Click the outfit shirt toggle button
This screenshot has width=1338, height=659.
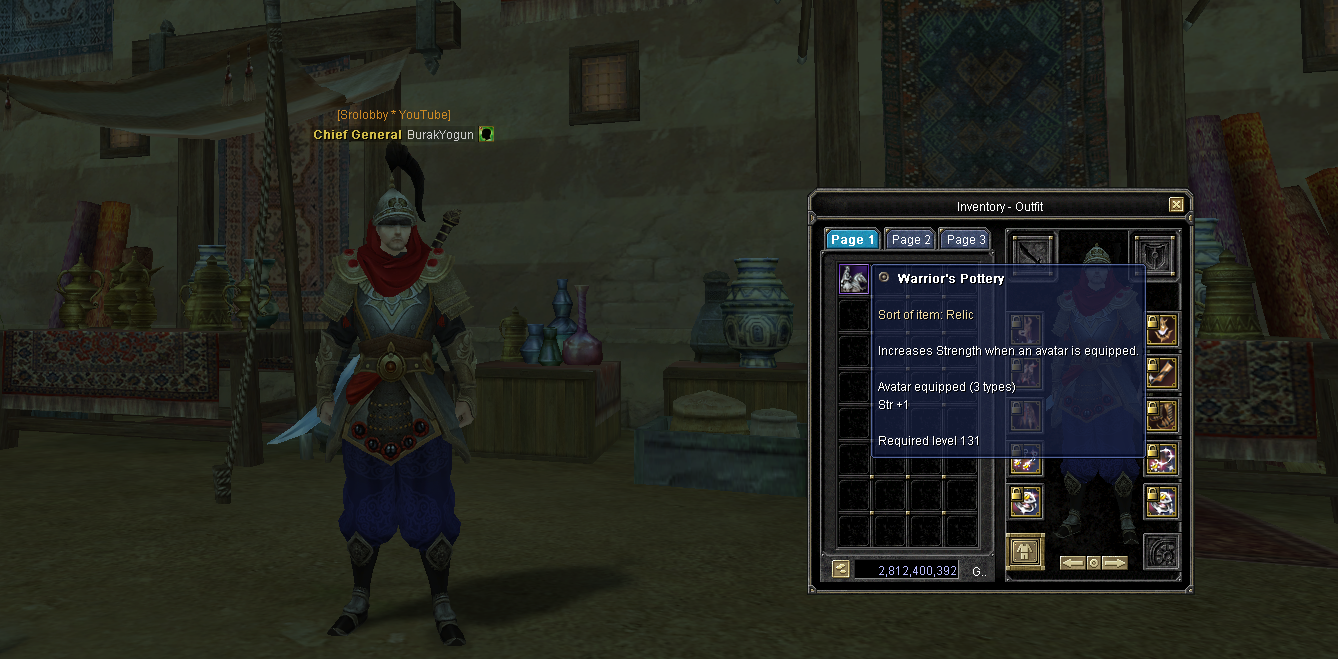[x=1025, y=551]
